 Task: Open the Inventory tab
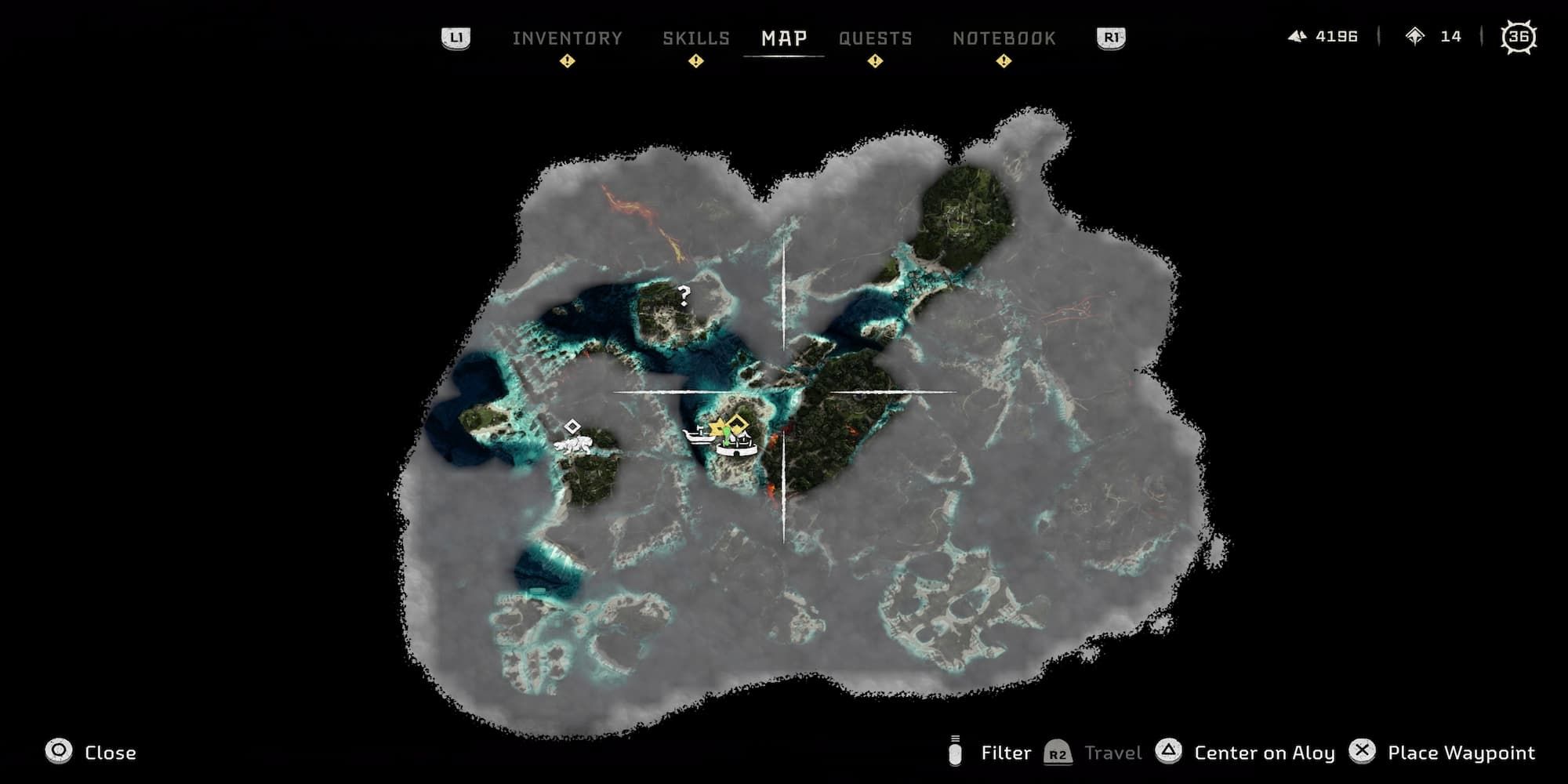(x=568, y=38)
